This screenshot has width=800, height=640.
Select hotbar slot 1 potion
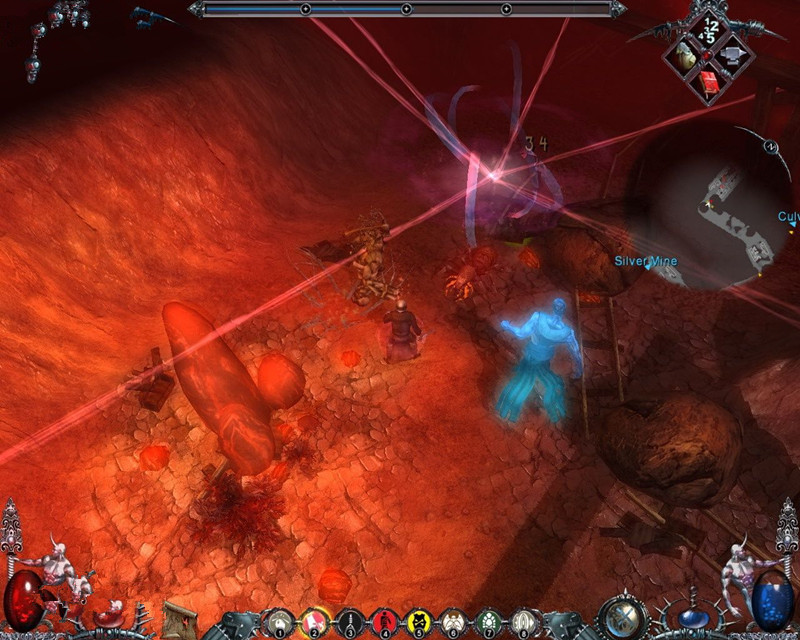coord(281,620)
